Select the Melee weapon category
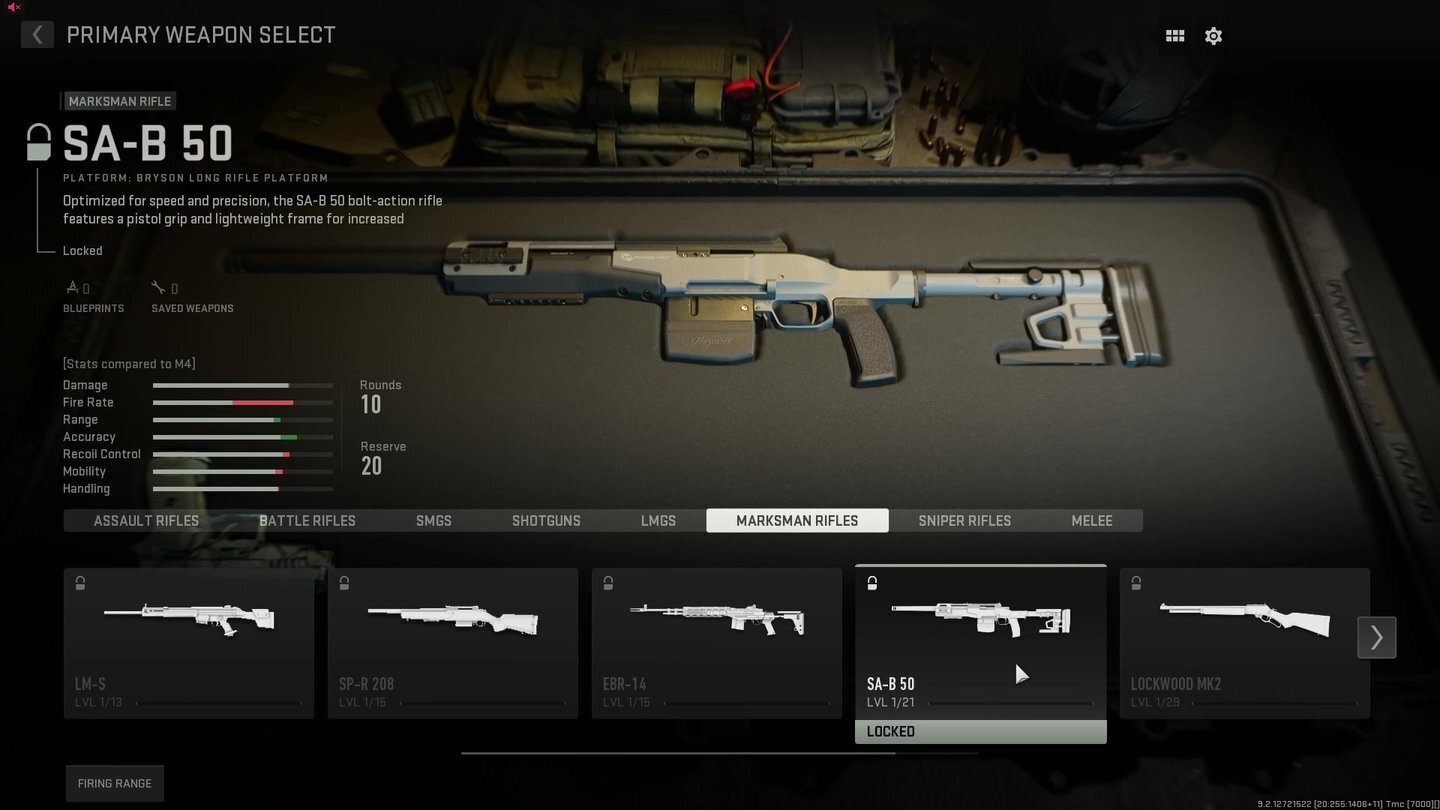1440x810 pixels. click(x=1091, y=520)
